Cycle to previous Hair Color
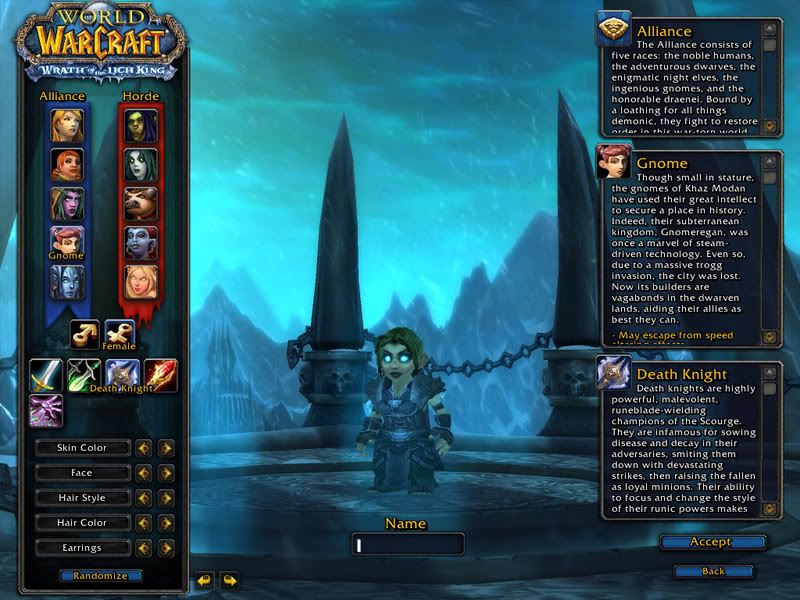800x600 pixels. click(144, 523)
